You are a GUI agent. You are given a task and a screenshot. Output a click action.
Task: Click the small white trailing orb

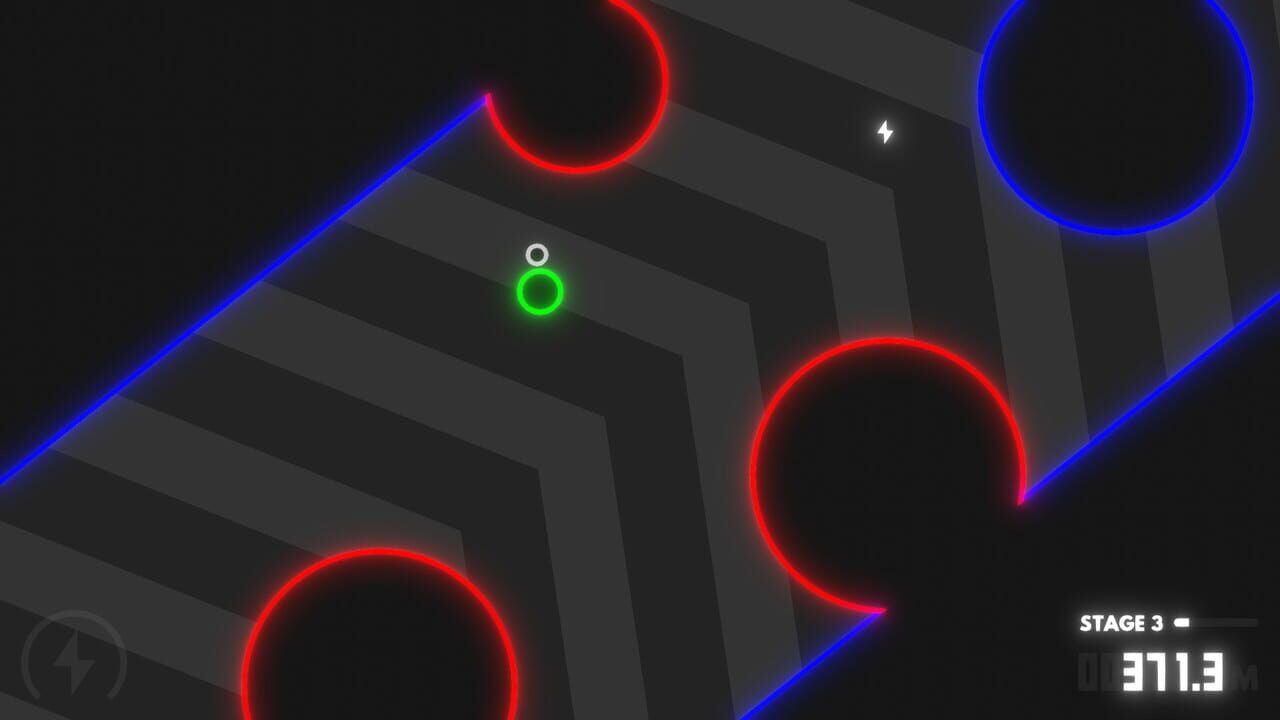pos(539,254)
